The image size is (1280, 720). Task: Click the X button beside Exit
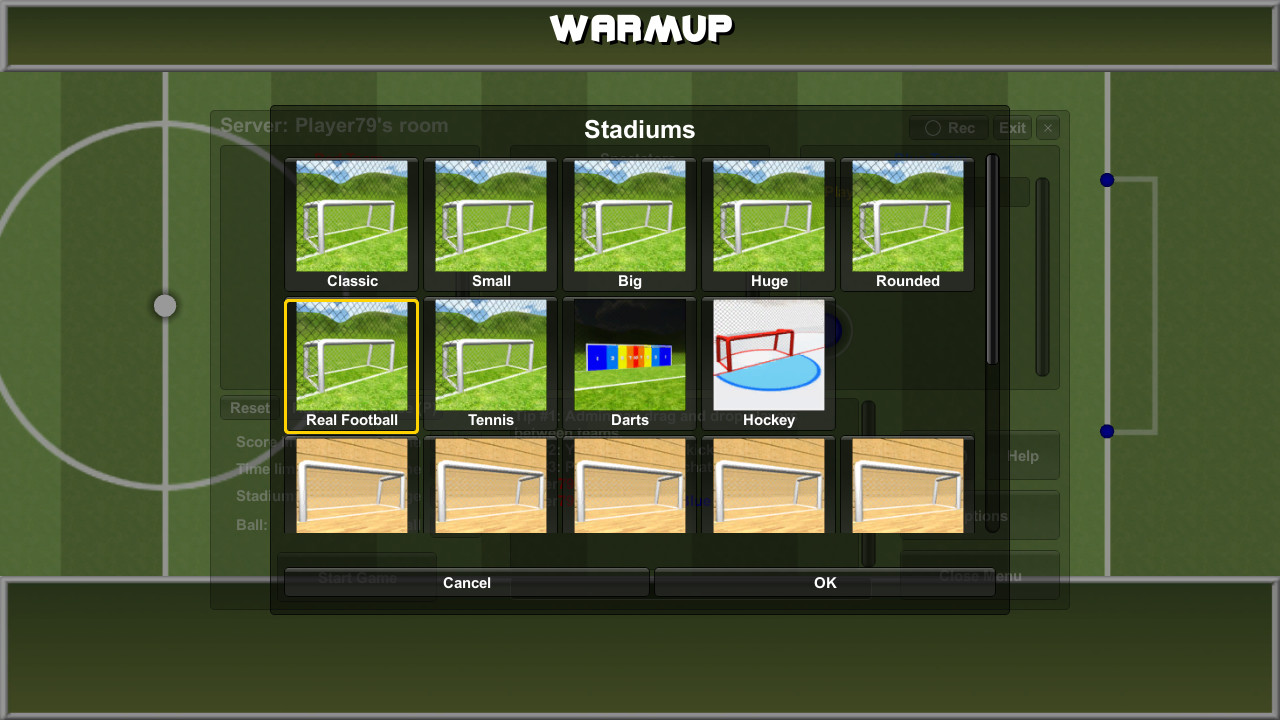(1046, 128)
